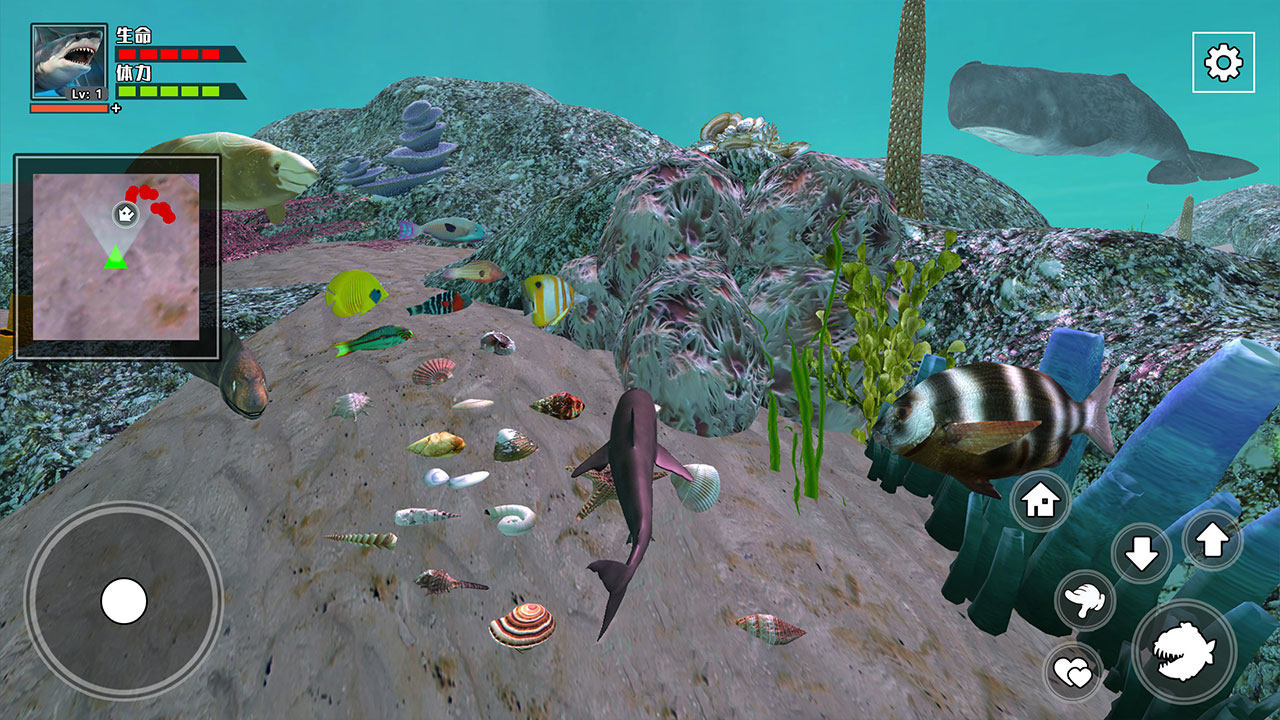The height and width of the screenshot is (720, 1280).
Task: Click the plus icon below experience bar
Action: 116,108
